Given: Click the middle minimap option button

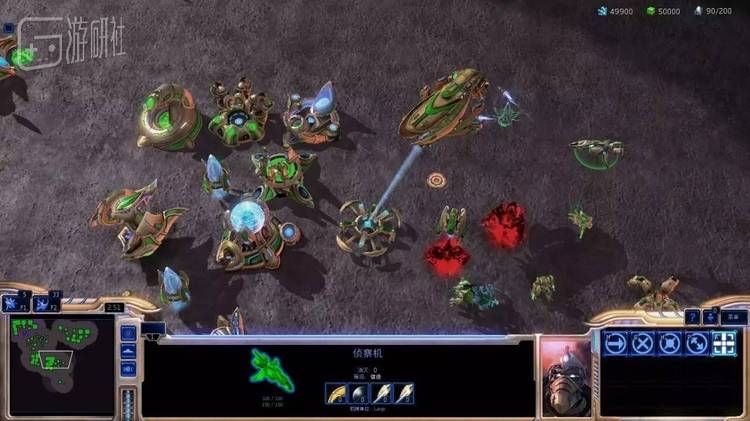Looking at the screenshot, I should pyautogui.click(x=128, y=351).
